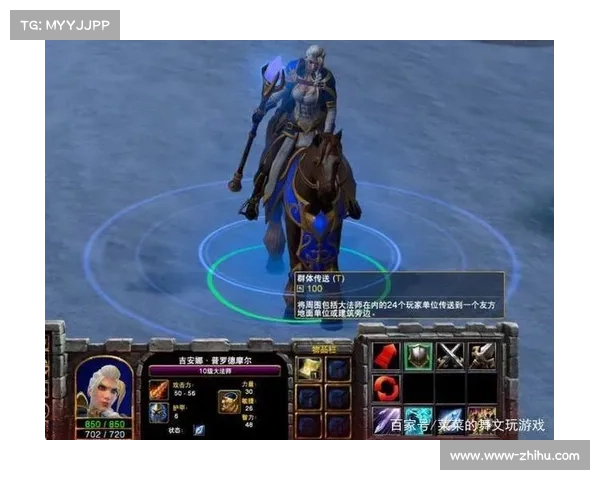Cast the fiery Mass Teleport ability
Screen dimensions: 600x480
[x=482, y=420]
